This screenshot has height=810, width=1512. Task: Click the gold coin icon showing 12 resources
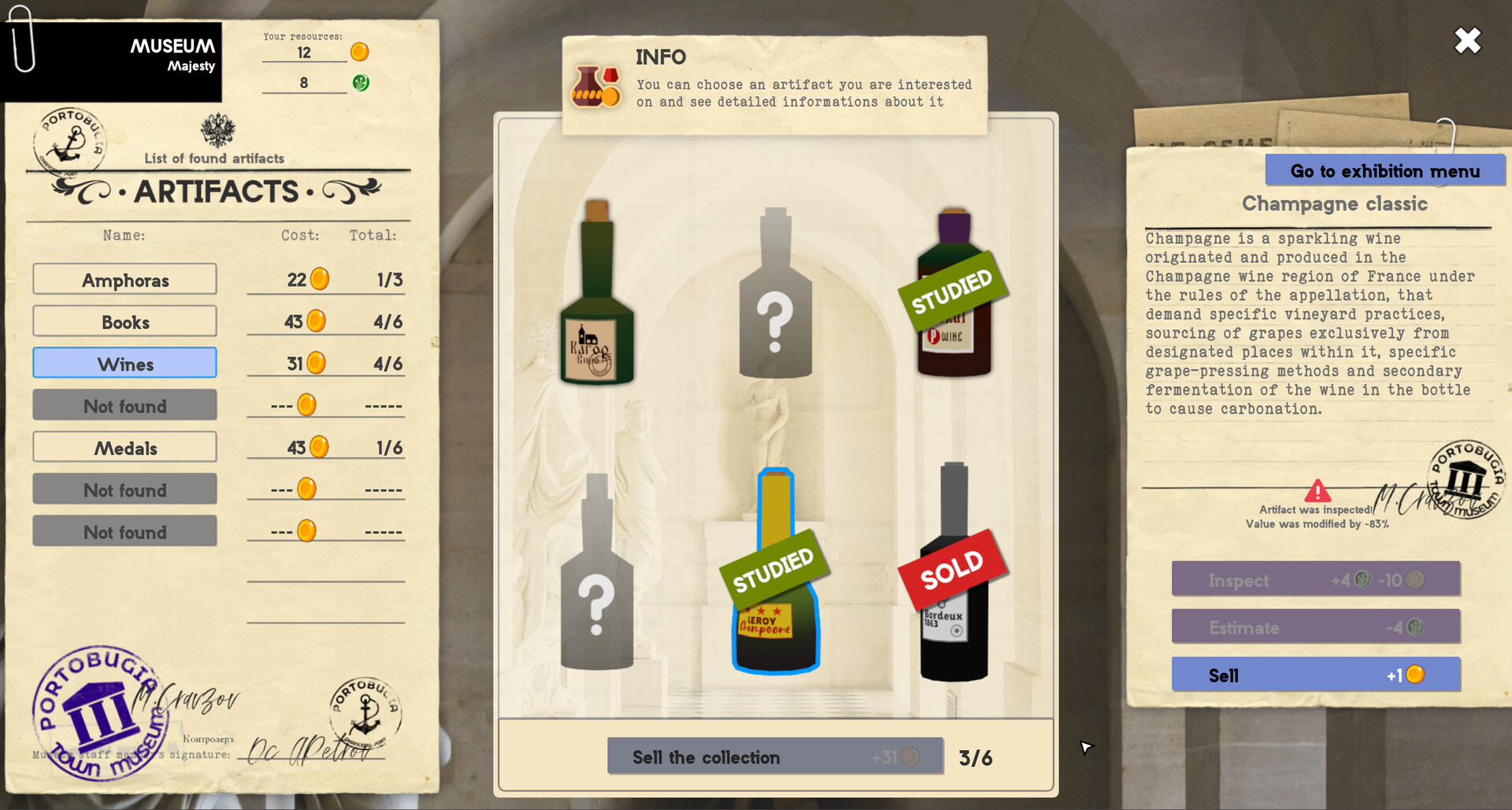point(359,52)
